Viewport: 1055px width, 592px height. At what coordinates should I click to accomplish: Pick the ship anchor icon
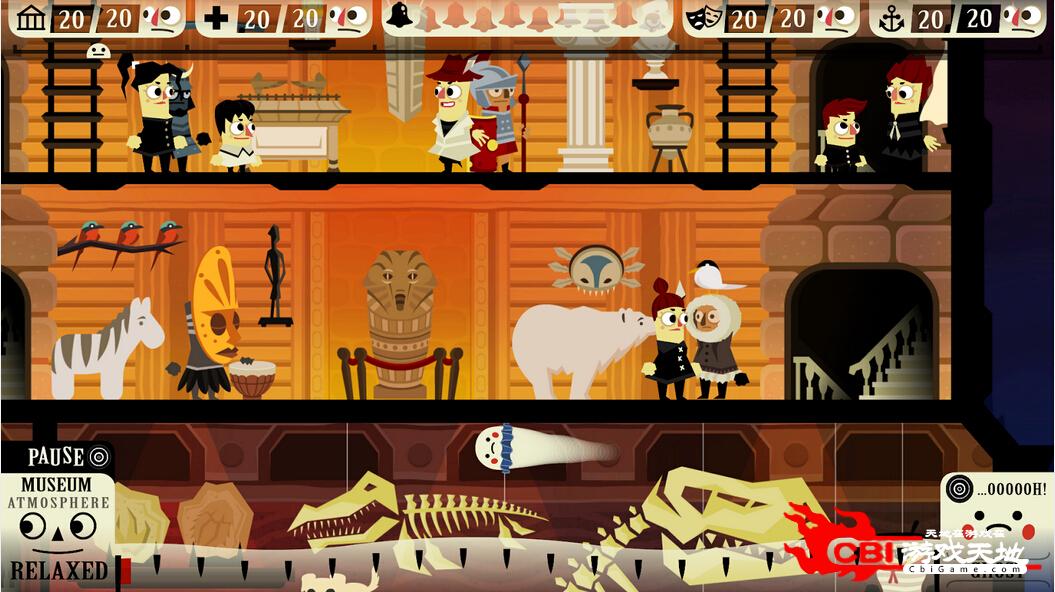coord(890,18)
